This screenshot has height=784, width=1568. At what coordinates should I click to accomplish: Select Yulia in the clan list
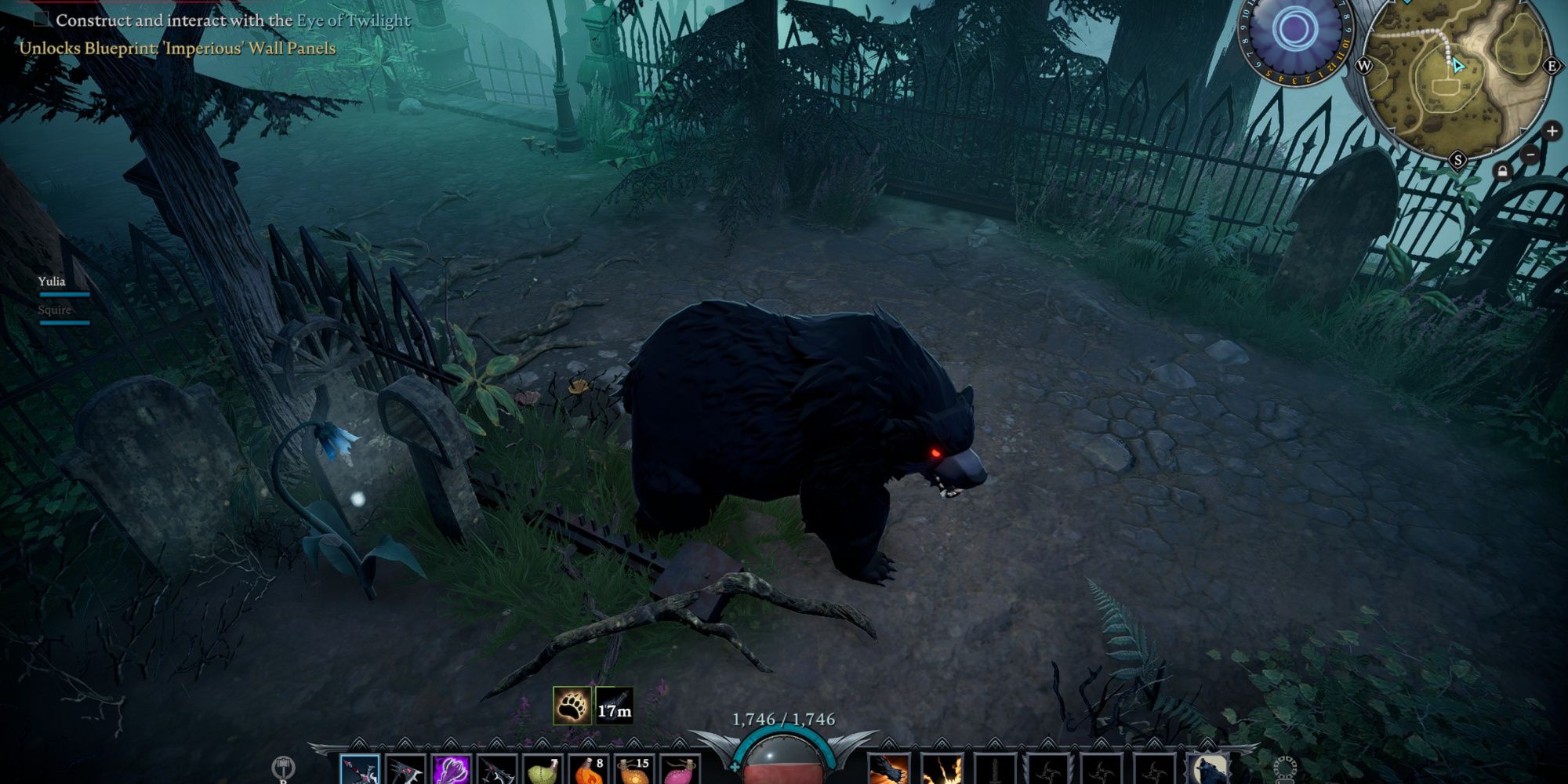pyautogui.click(x=52, y=281)
